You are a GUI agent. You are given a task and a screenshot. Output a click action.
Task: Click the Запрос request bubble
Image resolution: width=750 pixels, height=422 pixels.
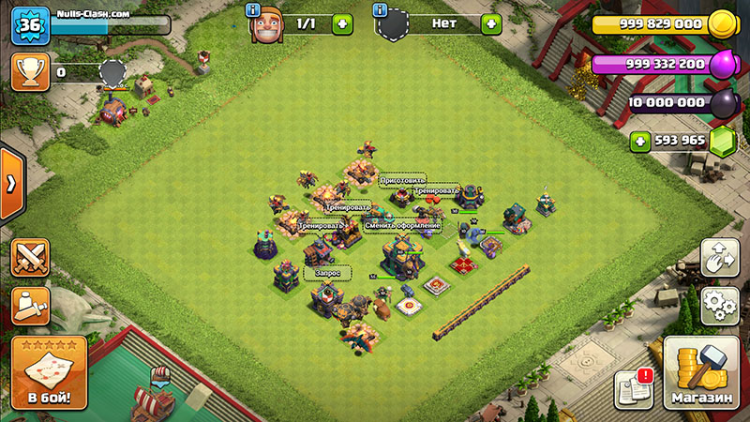click(x=328, y=272)
